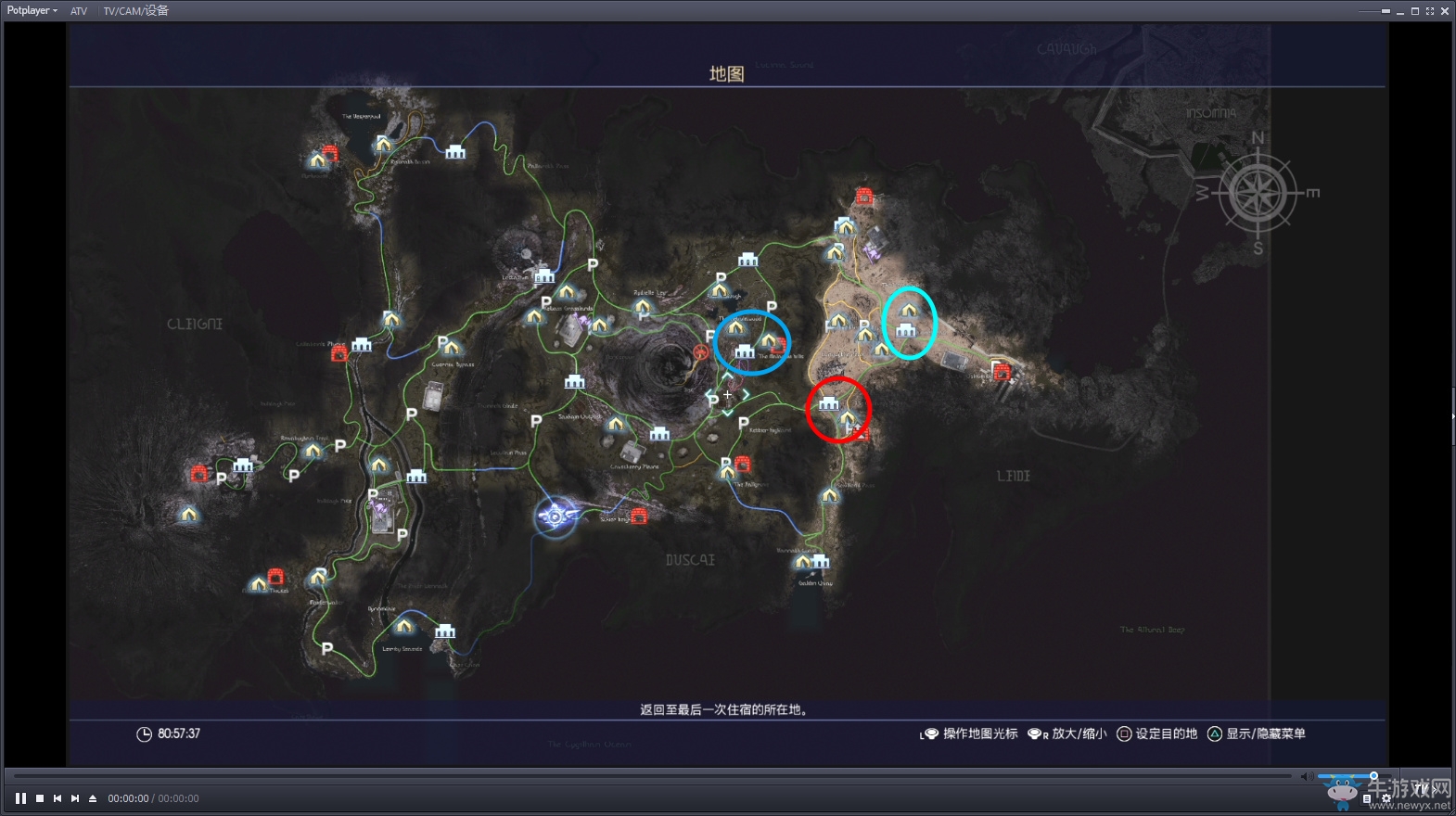Select the ATV menu item
The height and width of the screenshot is (816, 1456).
79,11
